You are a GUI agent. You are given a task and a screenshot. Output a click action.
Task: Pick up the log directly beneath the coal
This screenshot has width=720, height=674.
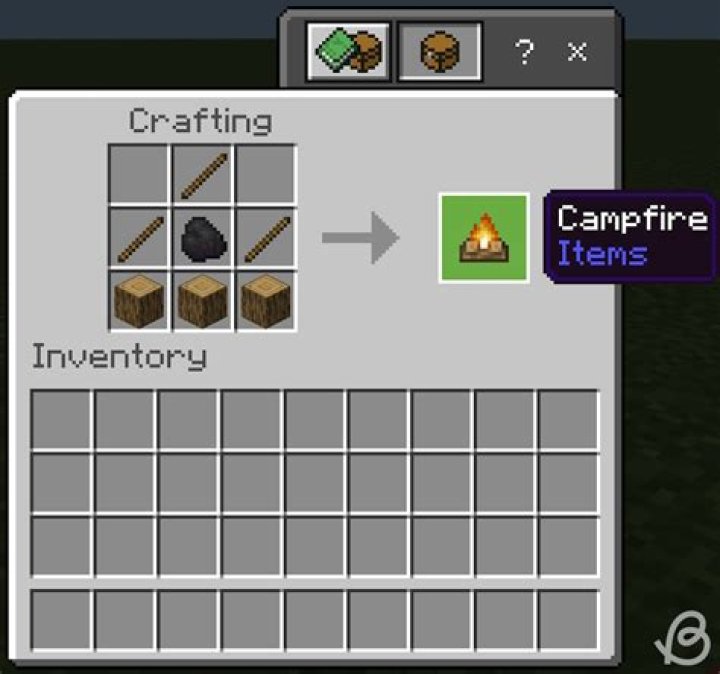202,300
